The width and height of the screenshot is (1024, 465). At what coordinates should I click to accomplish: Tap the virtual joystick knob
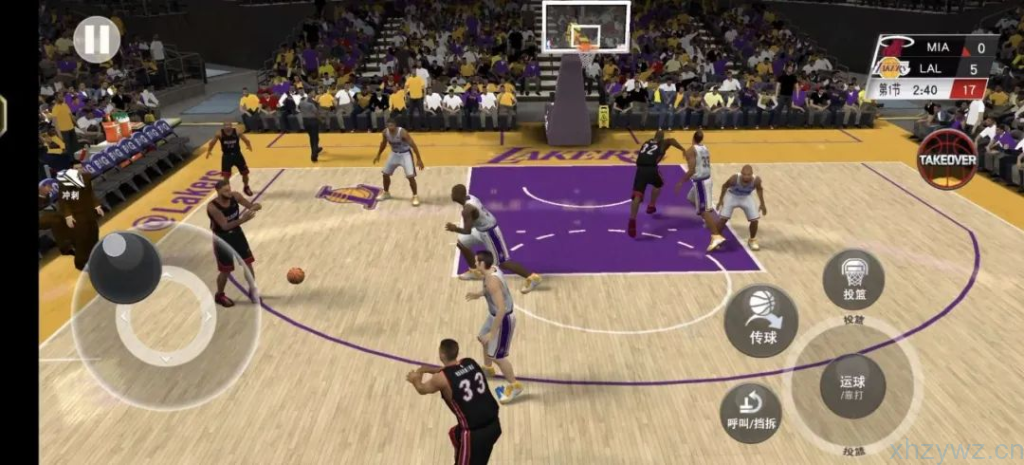tap(125, 266)
